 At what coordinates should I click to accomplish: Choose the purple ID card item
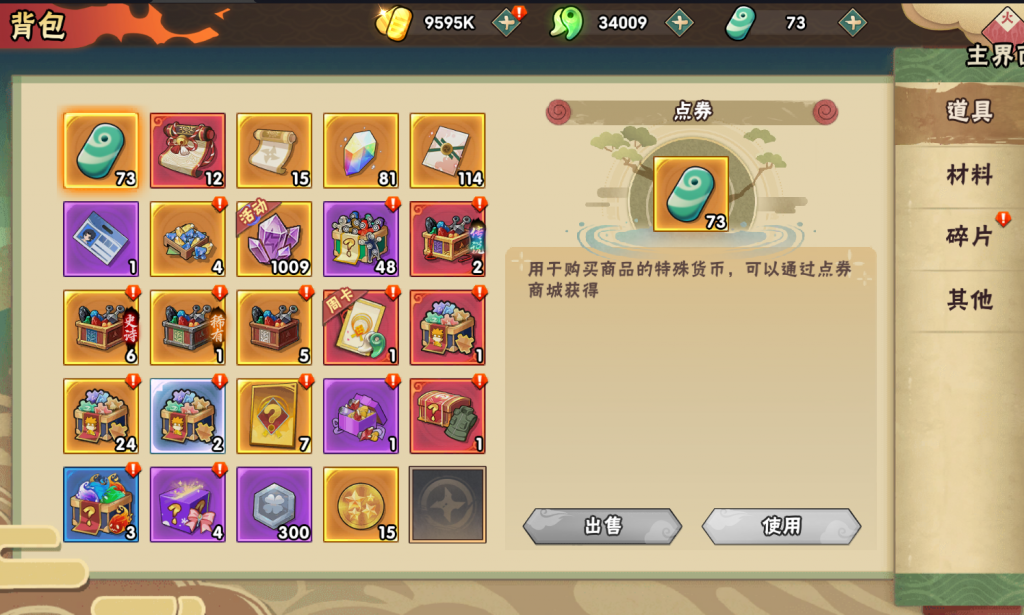point(101,239)
